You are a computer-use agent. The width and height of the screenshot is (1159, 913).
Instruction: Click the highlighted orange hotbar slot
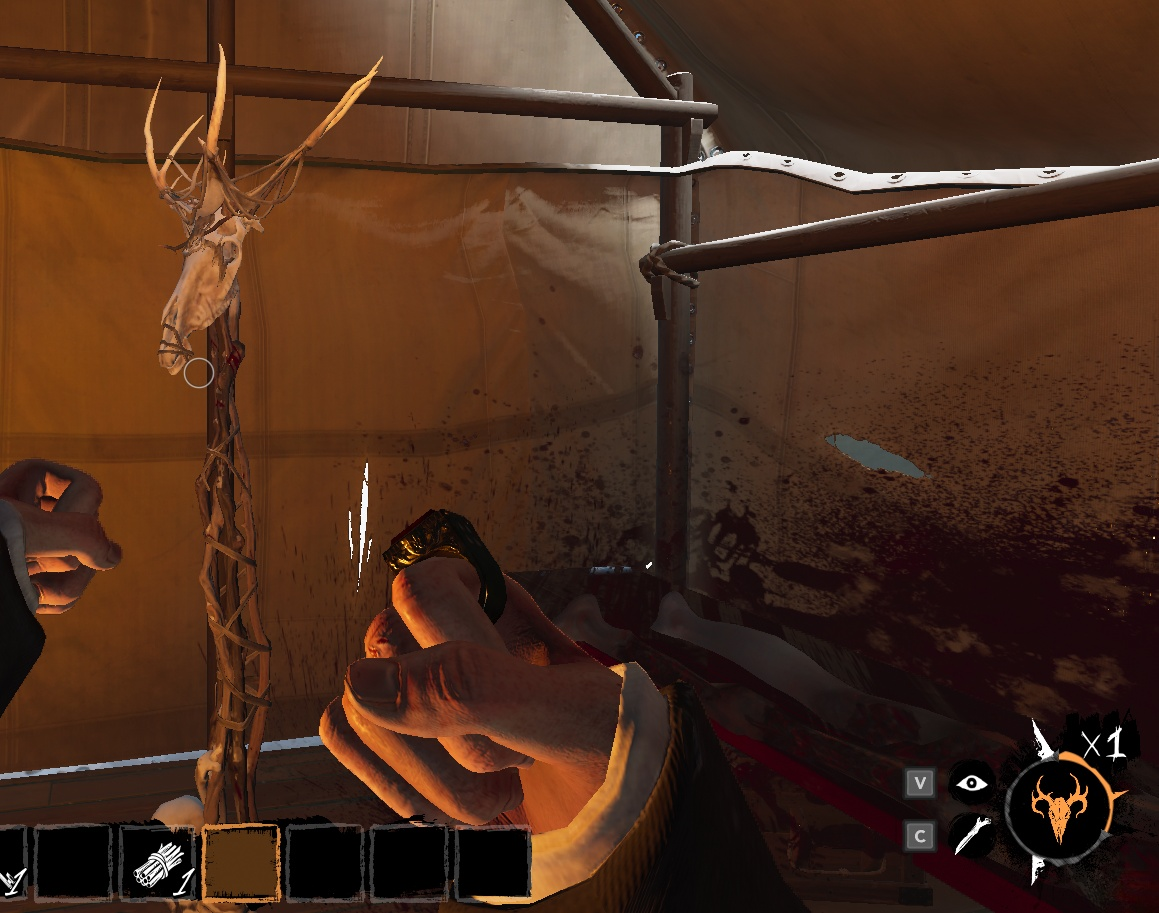[x=240, y=862]
